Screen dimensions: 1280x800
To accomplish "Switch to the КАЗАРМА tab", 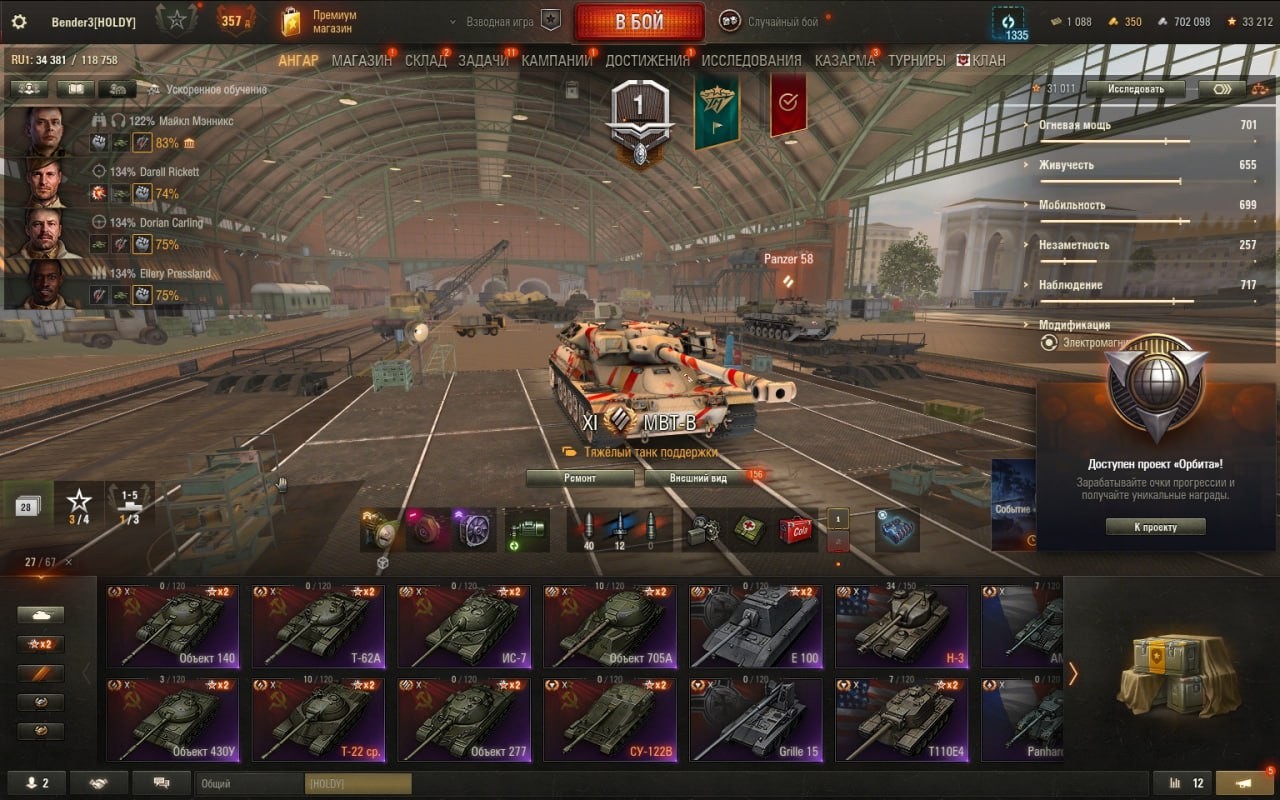I will (844, 60).
